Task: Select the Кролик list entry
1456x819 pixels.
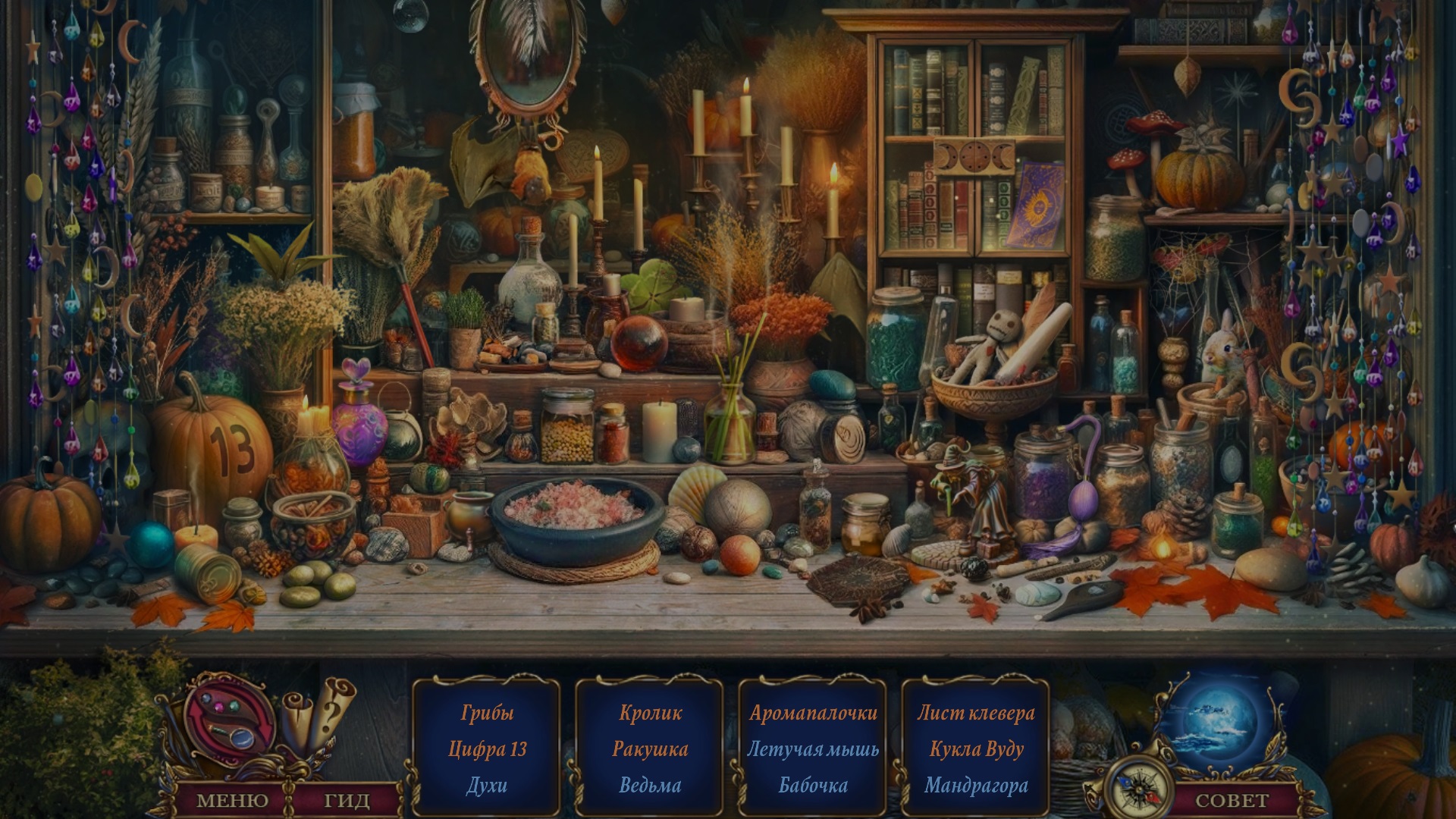Action: (650, 713)
